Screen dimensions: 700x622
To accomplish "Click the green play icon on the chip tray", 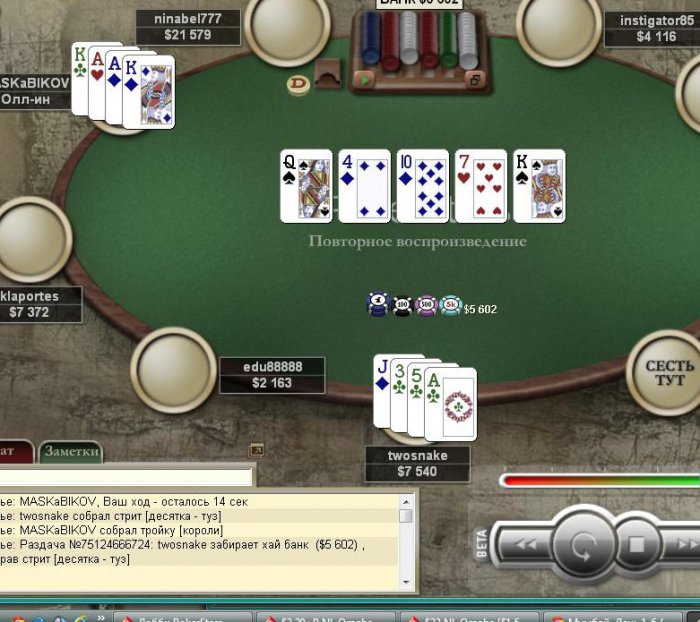I will [367, 79].
